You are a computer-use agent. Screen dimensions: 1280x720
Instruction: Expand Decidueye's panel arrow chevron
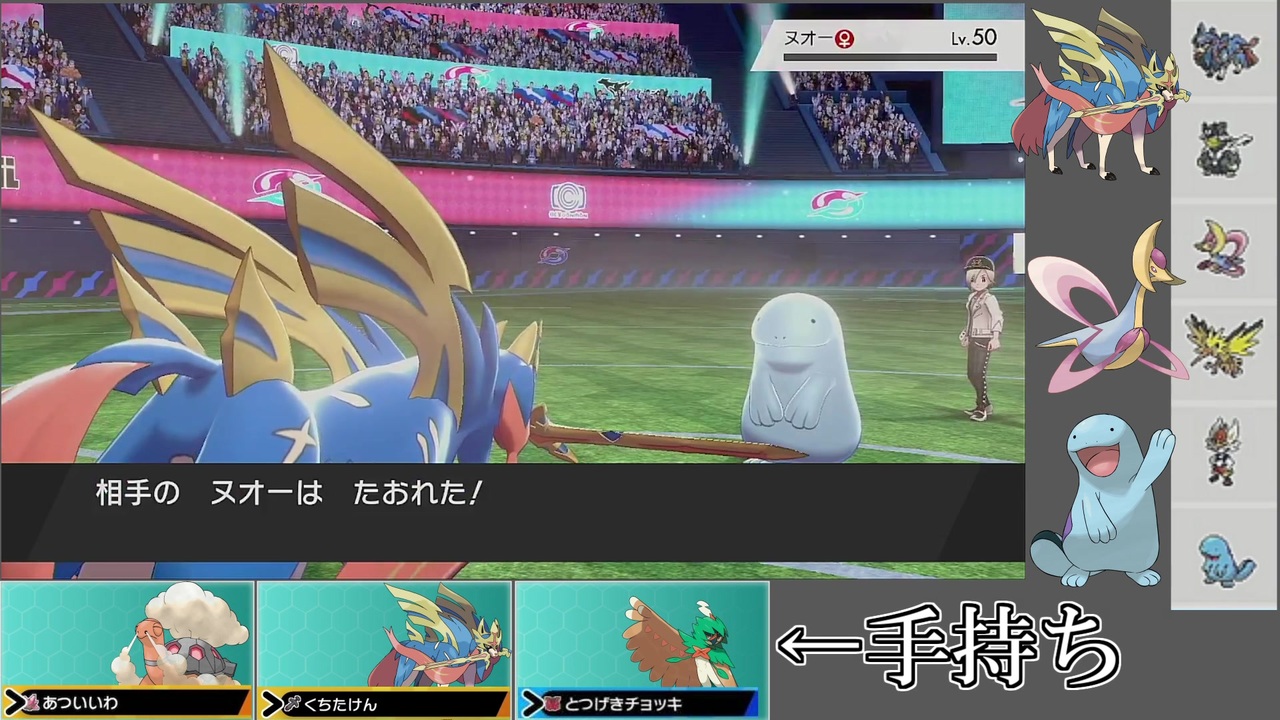(x=533, y=704)
